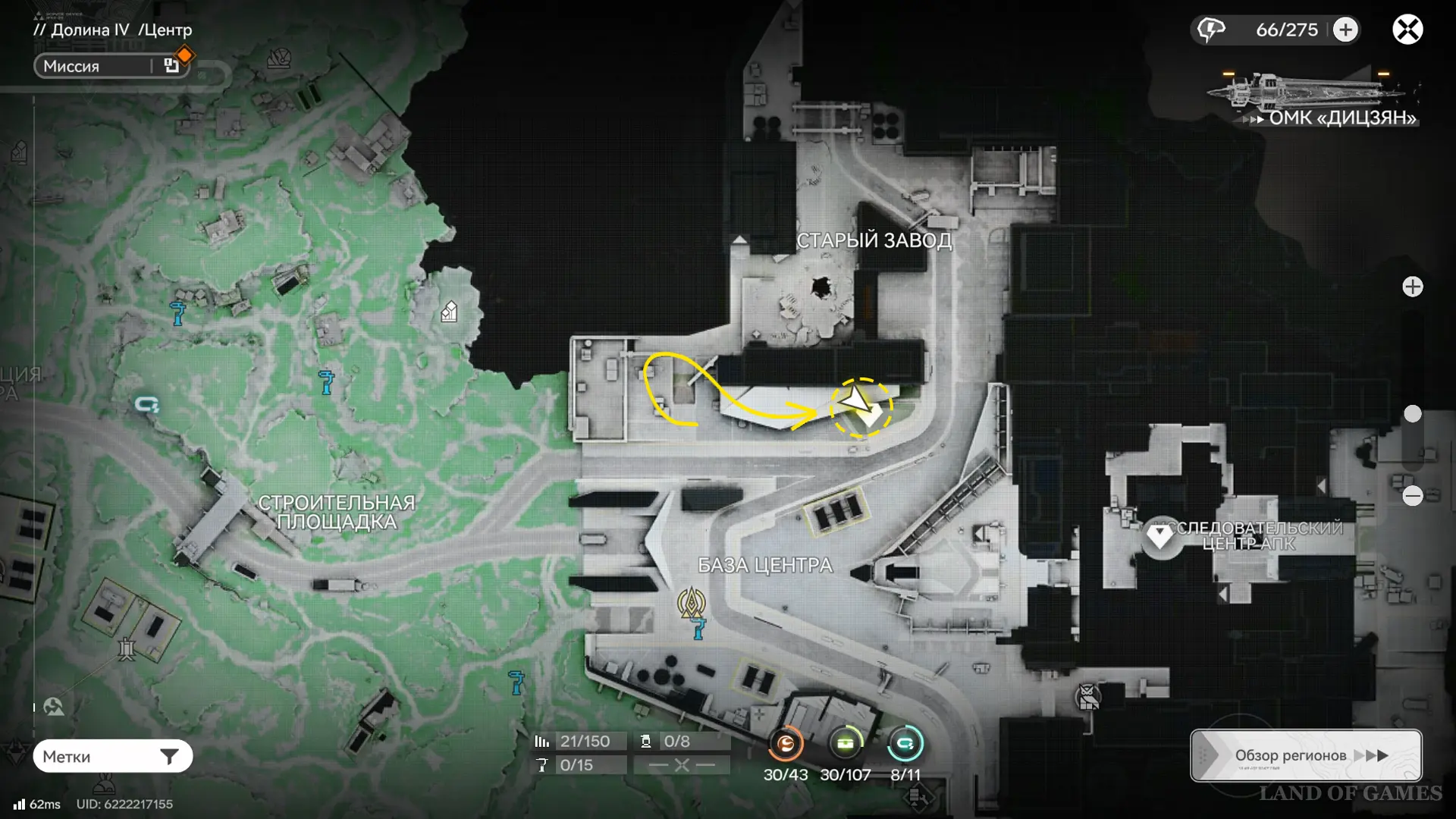The image size is (1456, 819).
Task: Add stamina with the plus button
Action: 1345,30
